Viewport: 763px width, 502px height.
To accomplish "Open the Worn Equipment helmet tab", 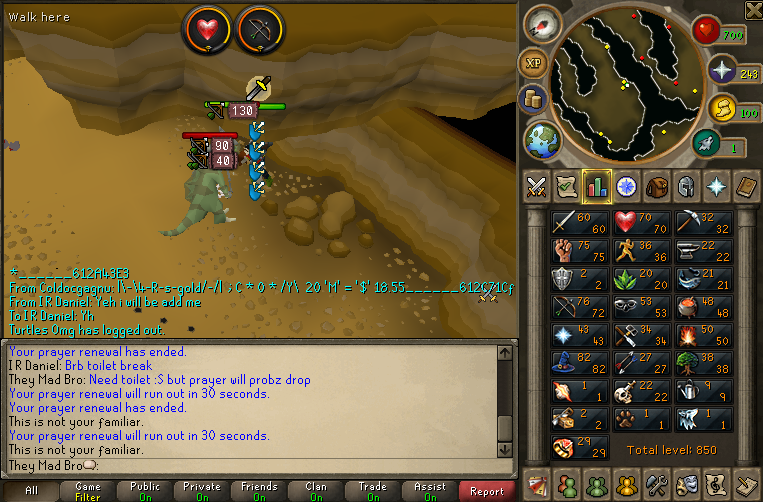I will click(687, 186).
